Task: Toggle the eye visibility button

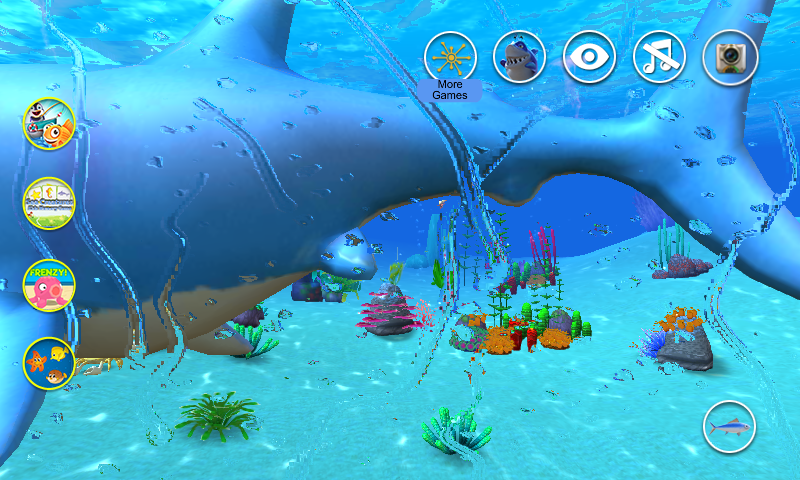Action: coord(589,57)
